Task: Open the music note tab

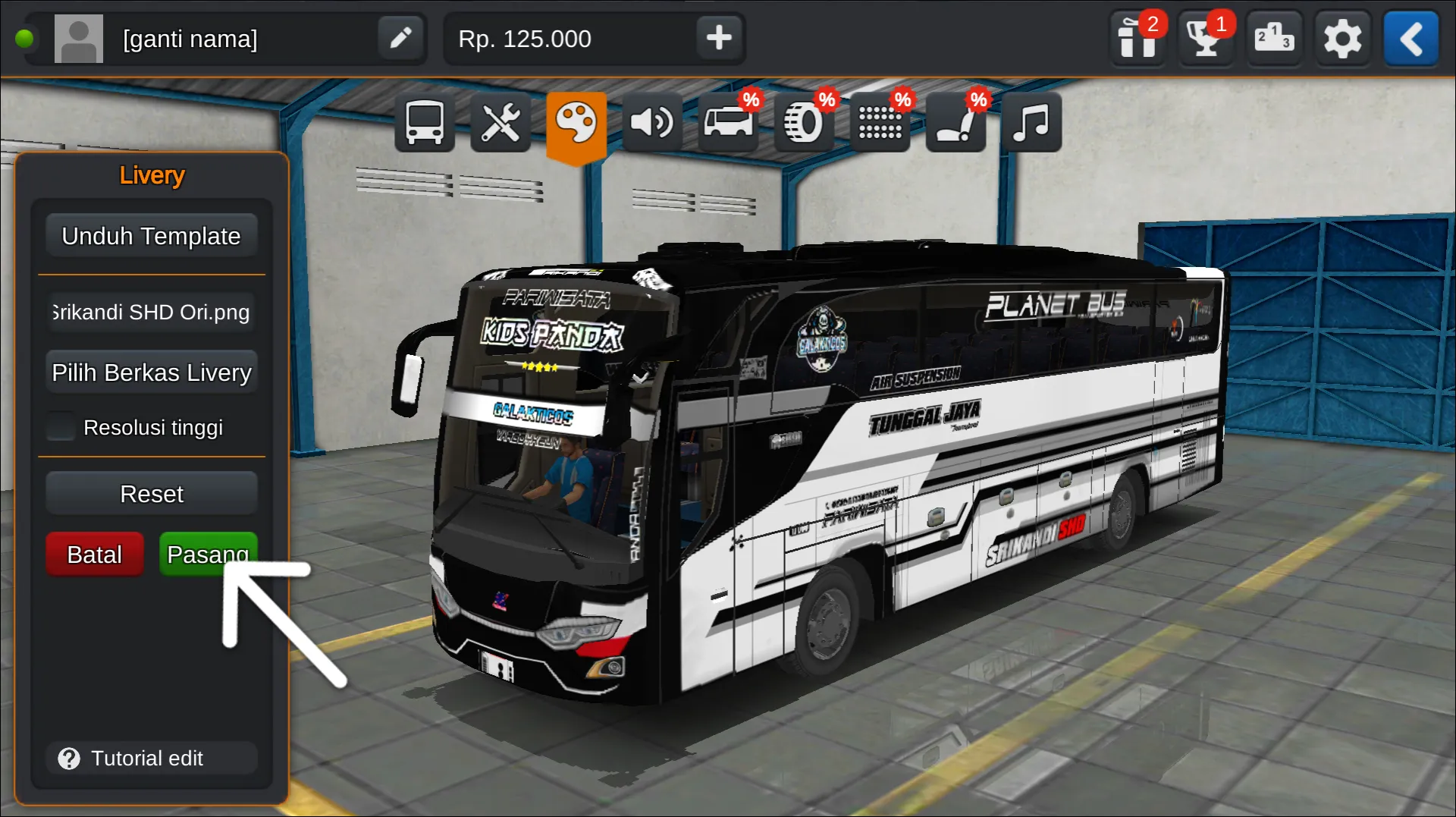Action: [1031, 122]
